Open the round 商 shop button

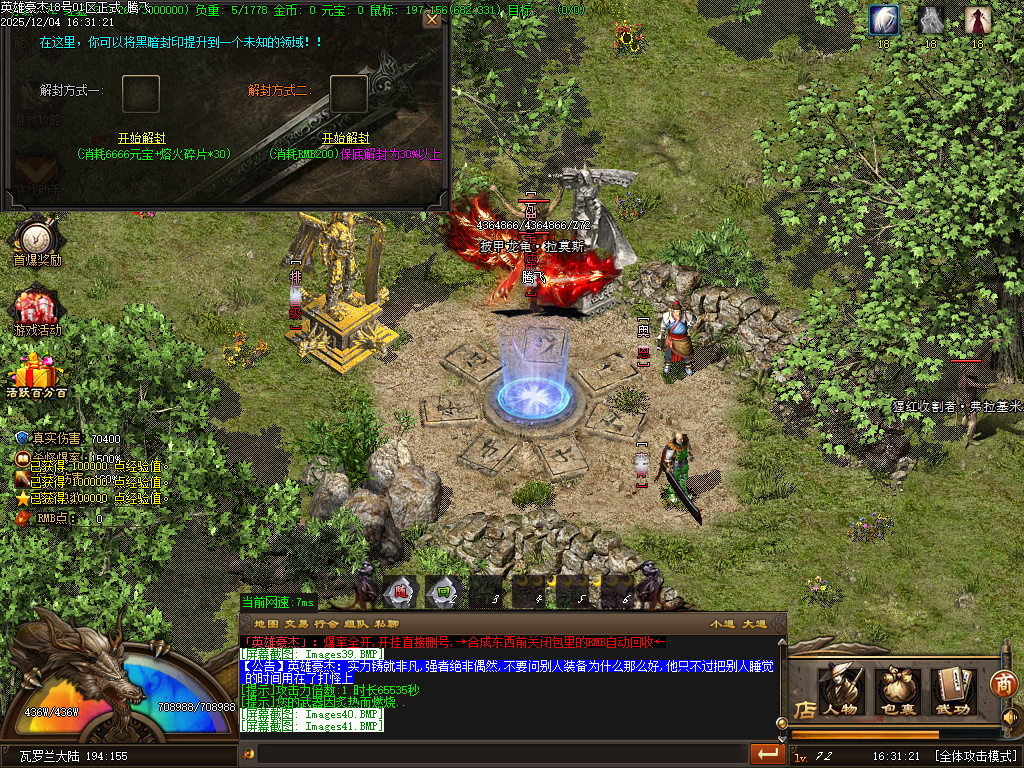coord(1003,683)
